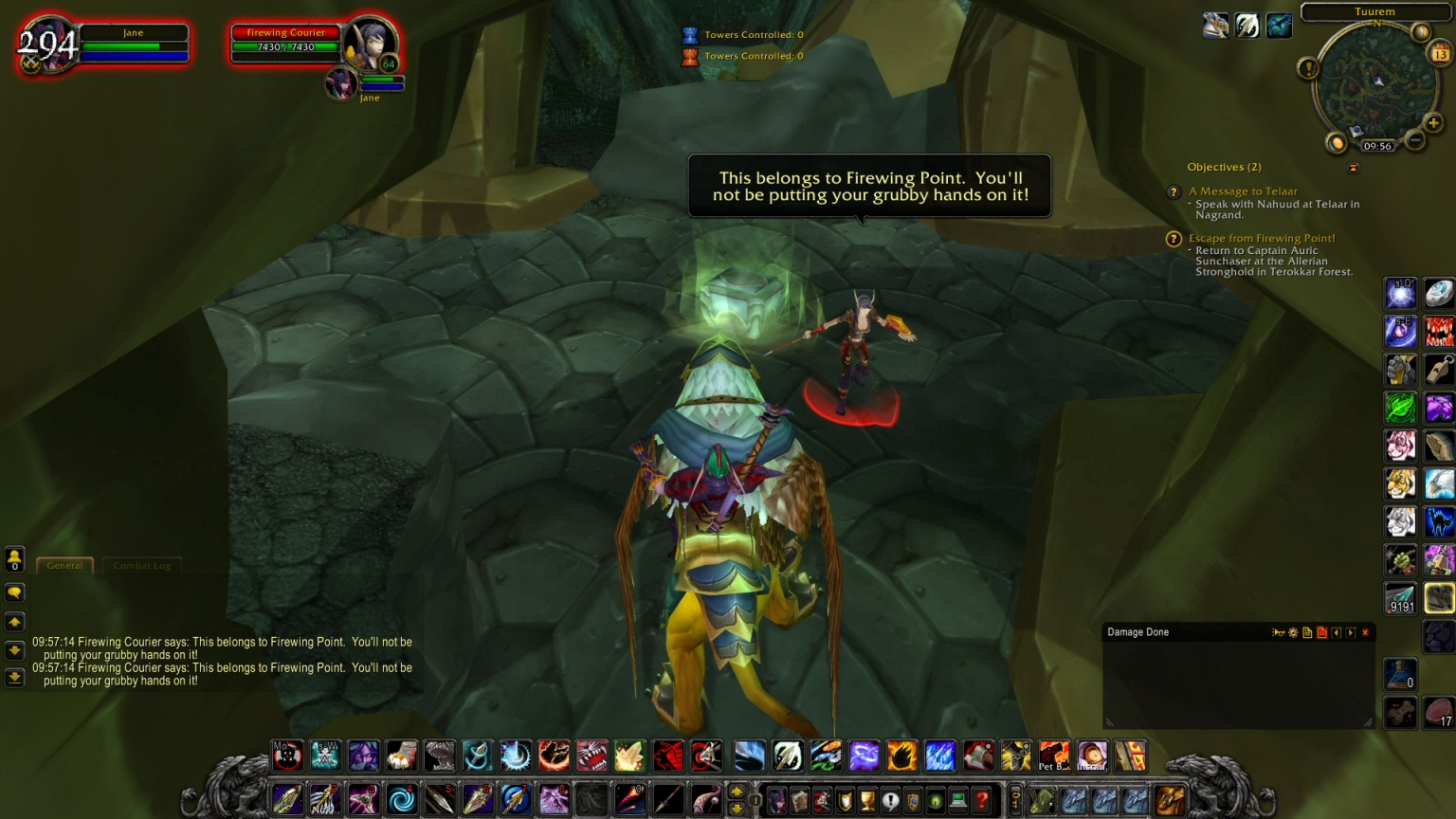Screen dimensions: 1456x819
Task: Open the in-game calendar showing day 13
Action: 1440,52
